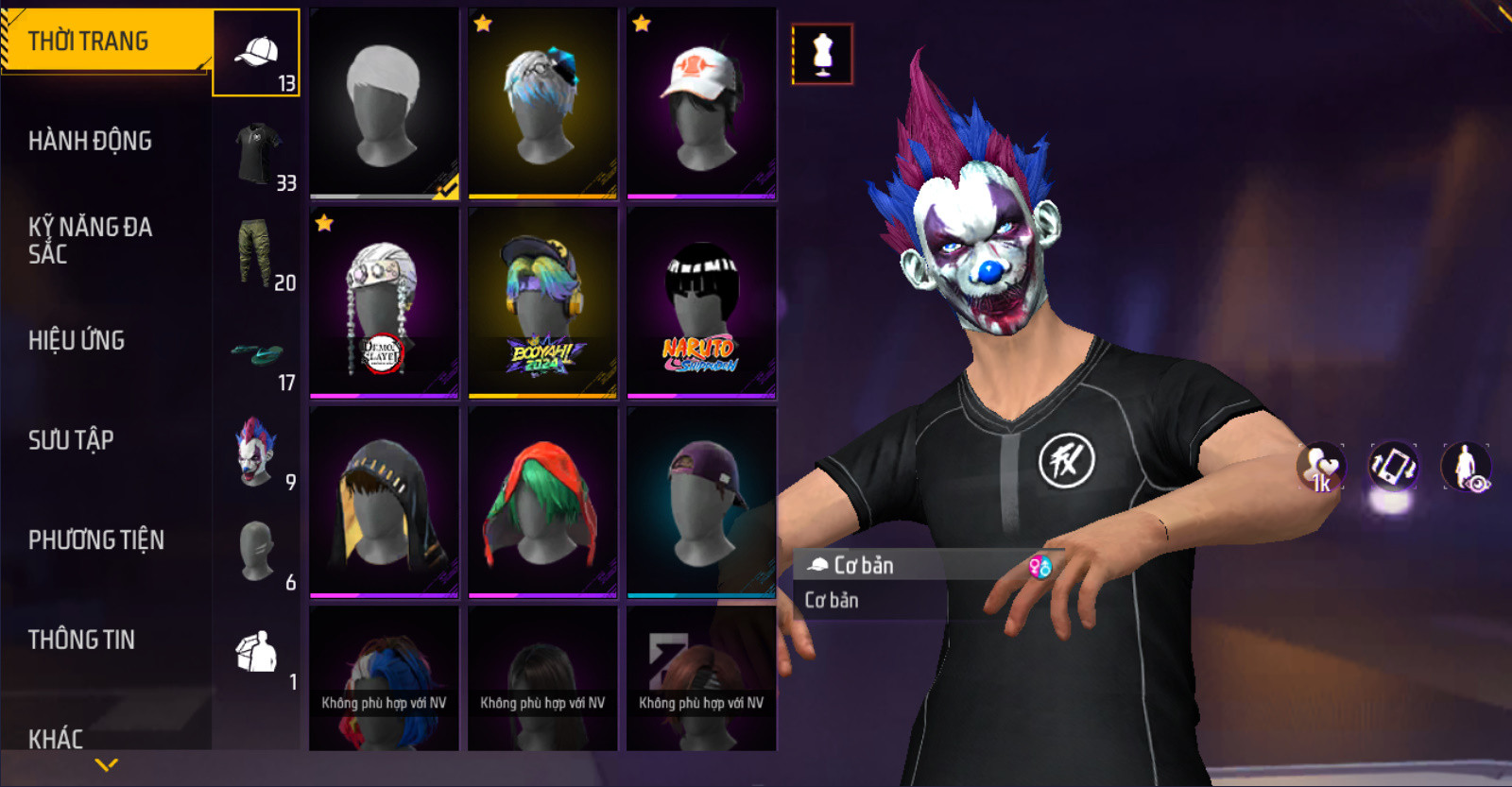
Task: Show the Thông Tin menu
Action: coord(81,641)
